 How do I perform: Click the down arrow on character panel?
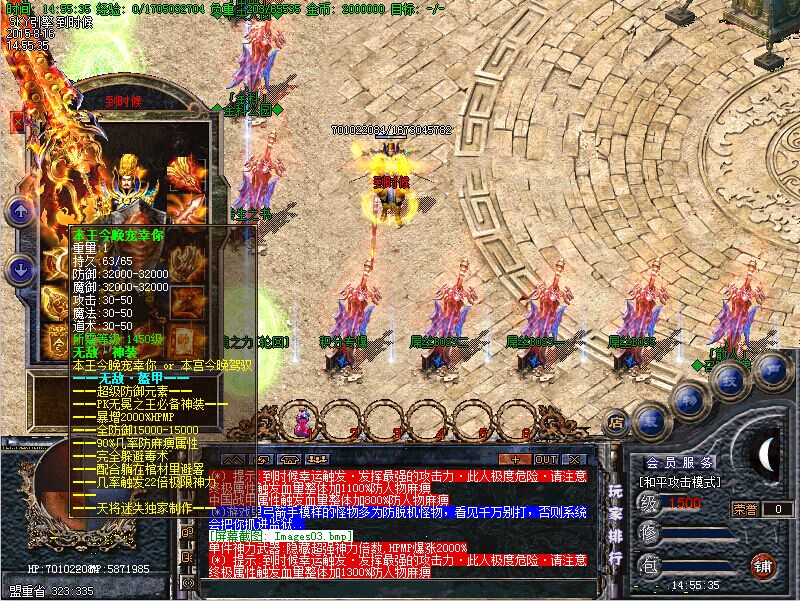tap(19, 268)
